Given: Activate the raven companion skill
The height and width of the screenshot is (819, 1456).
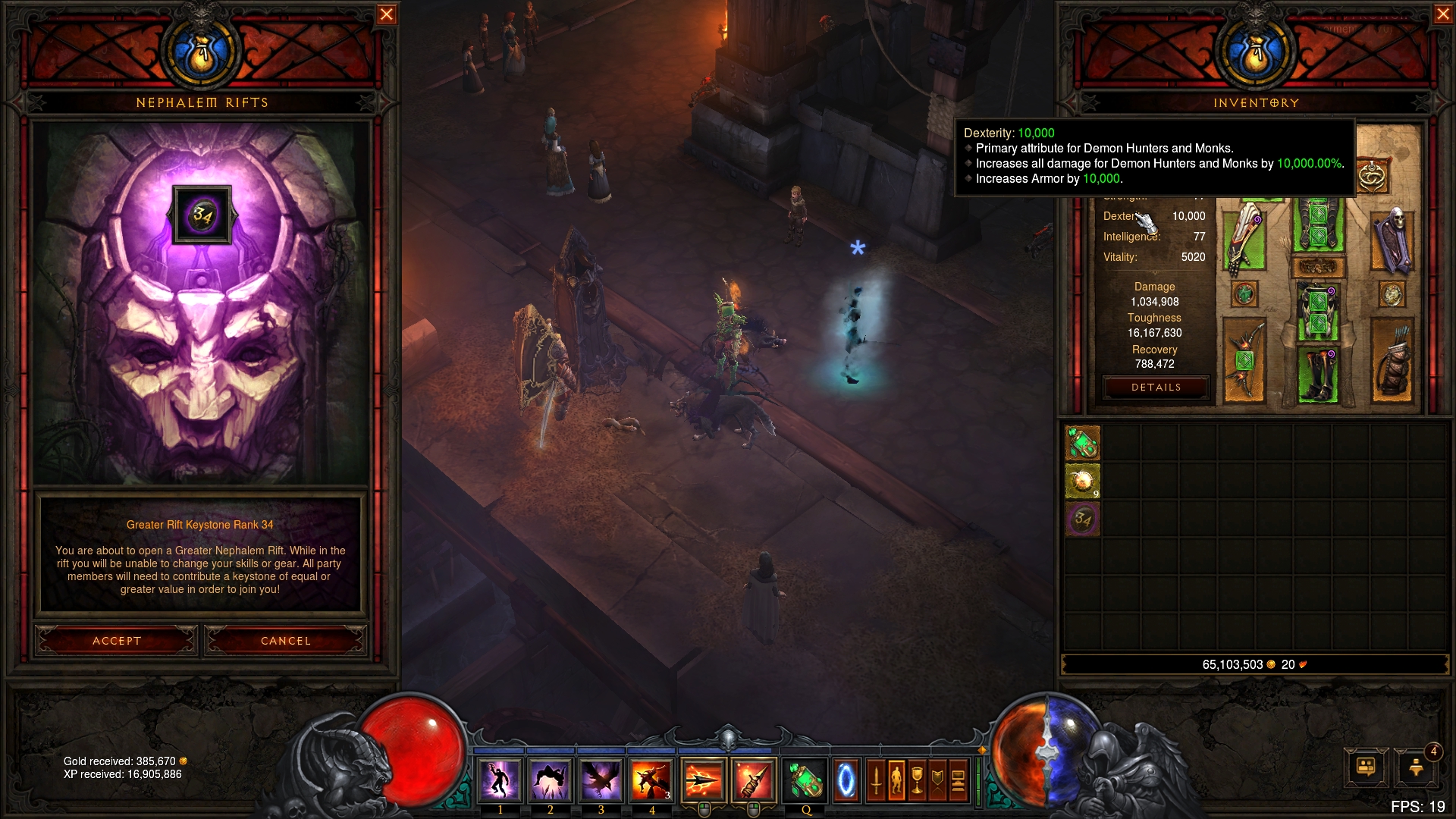Looking at the screenshot, I should 601,780.
